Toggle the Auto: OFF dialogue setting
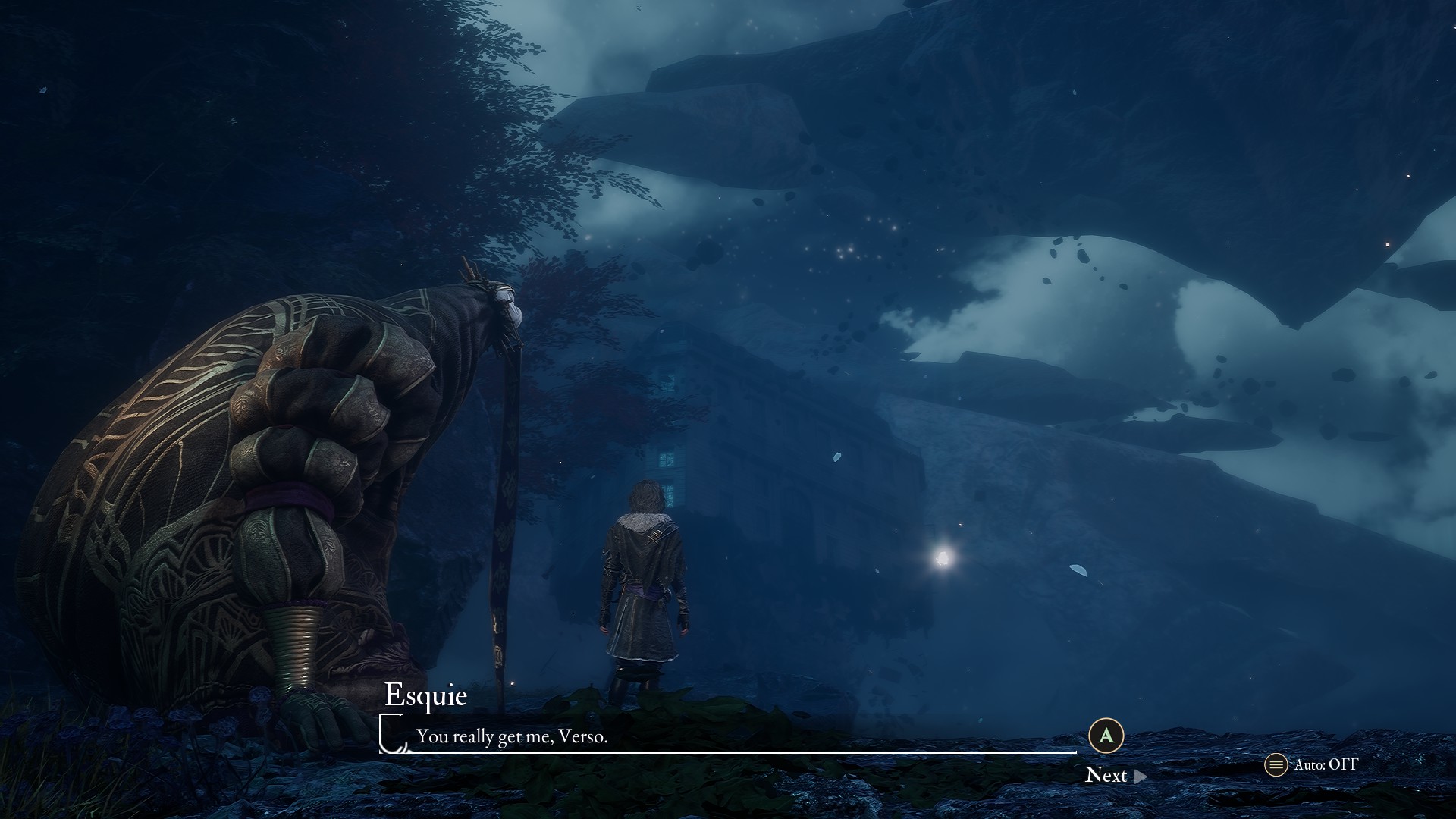Screen dimensions: 1456x819 [1312, 764]
